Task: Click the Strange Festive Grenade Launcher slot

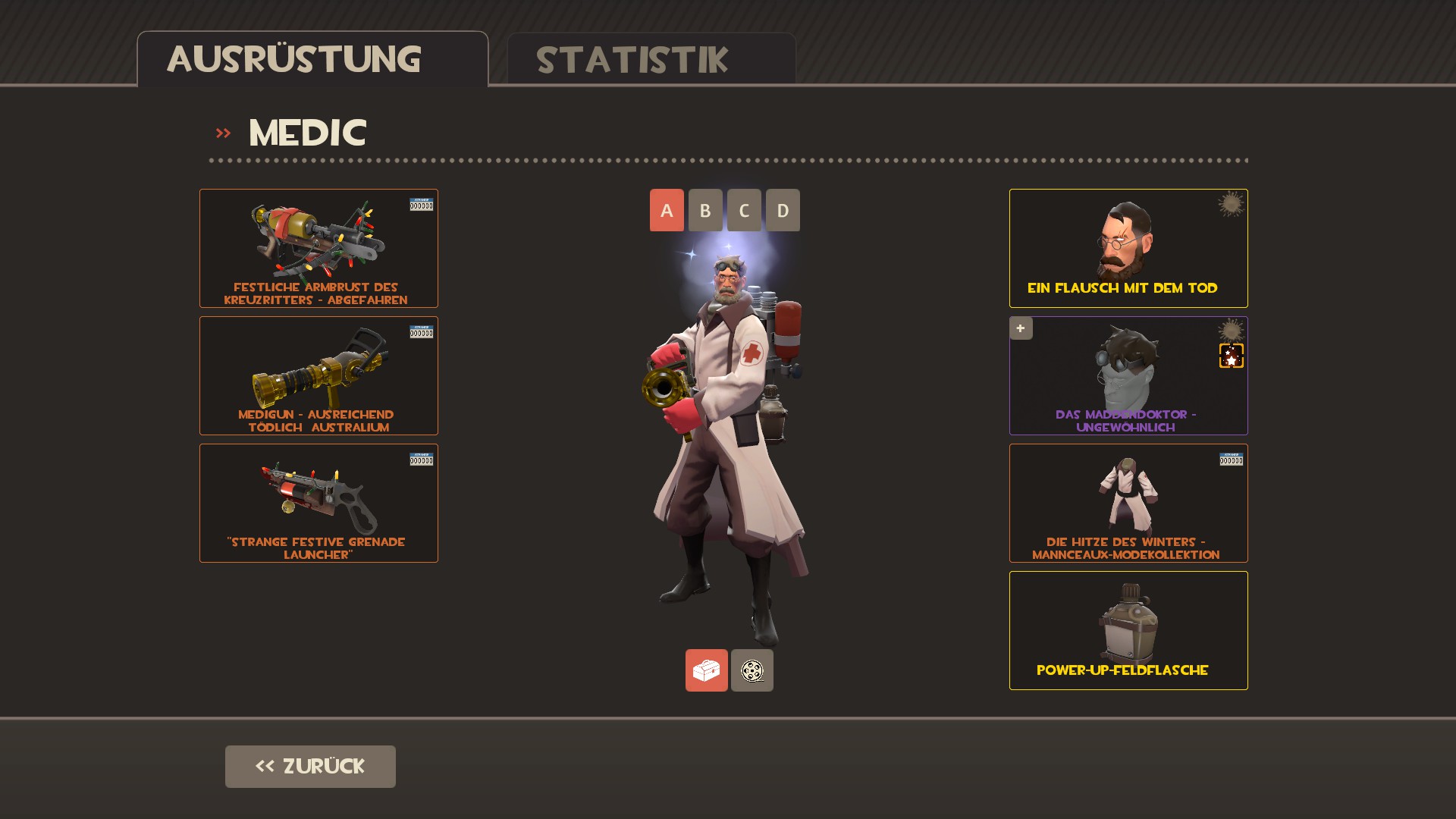Action: pyautogui.click(x=318, y=503)
